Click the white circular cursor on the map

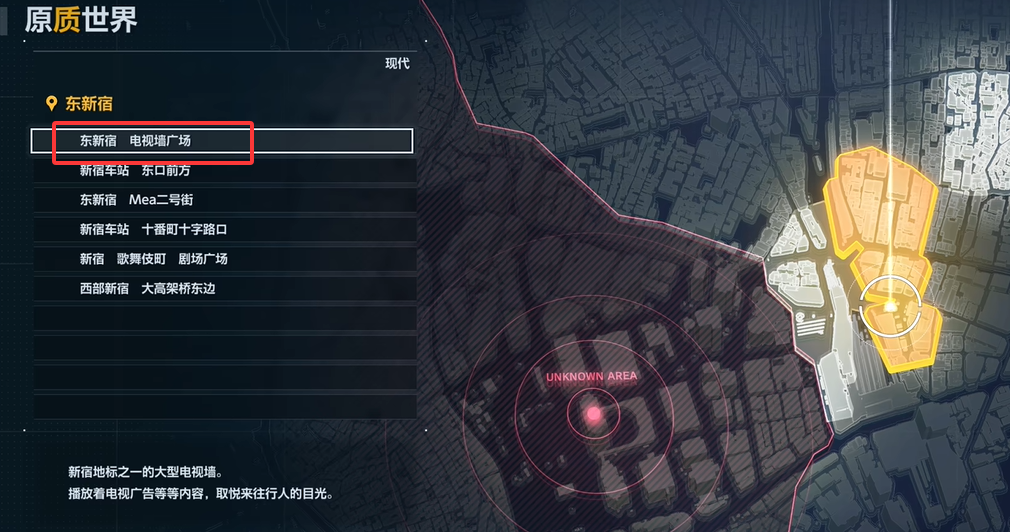887,304
